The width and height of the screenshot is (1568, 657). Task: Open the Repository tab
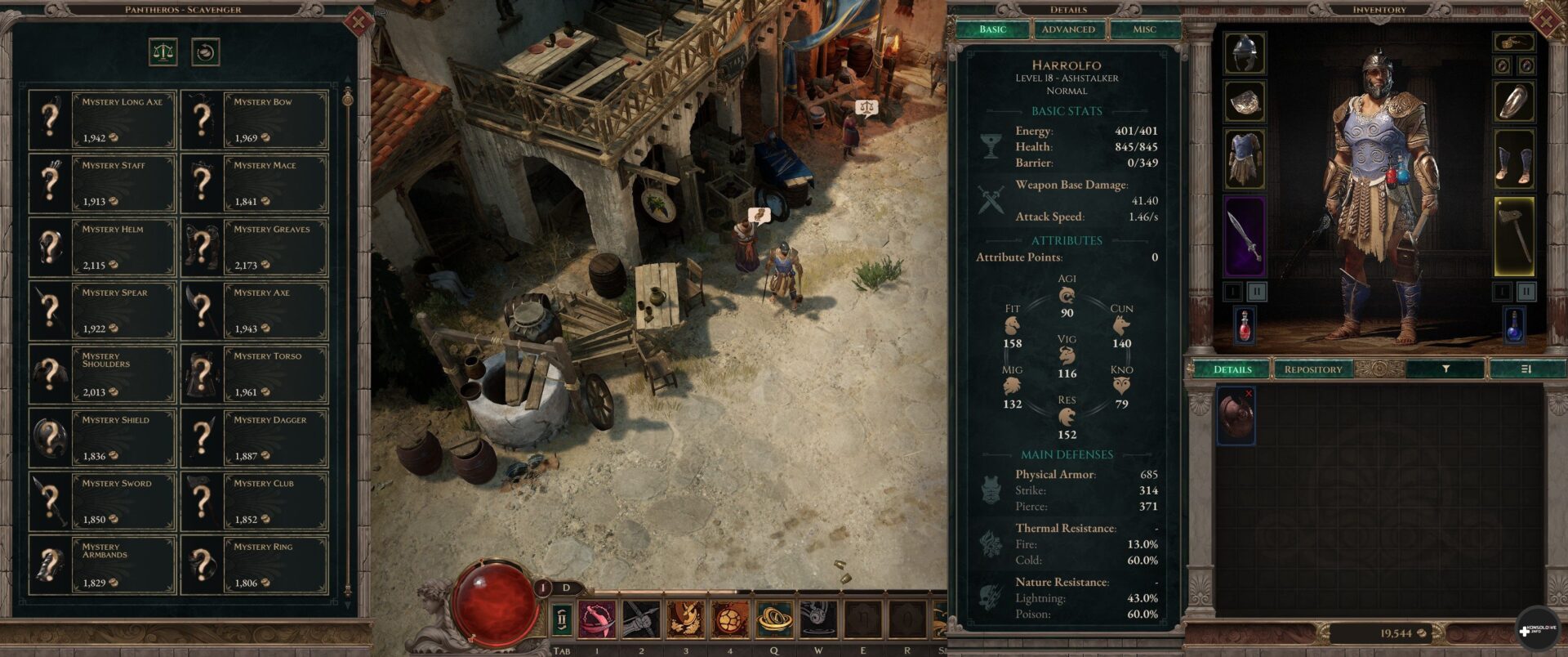point(1312,369)
